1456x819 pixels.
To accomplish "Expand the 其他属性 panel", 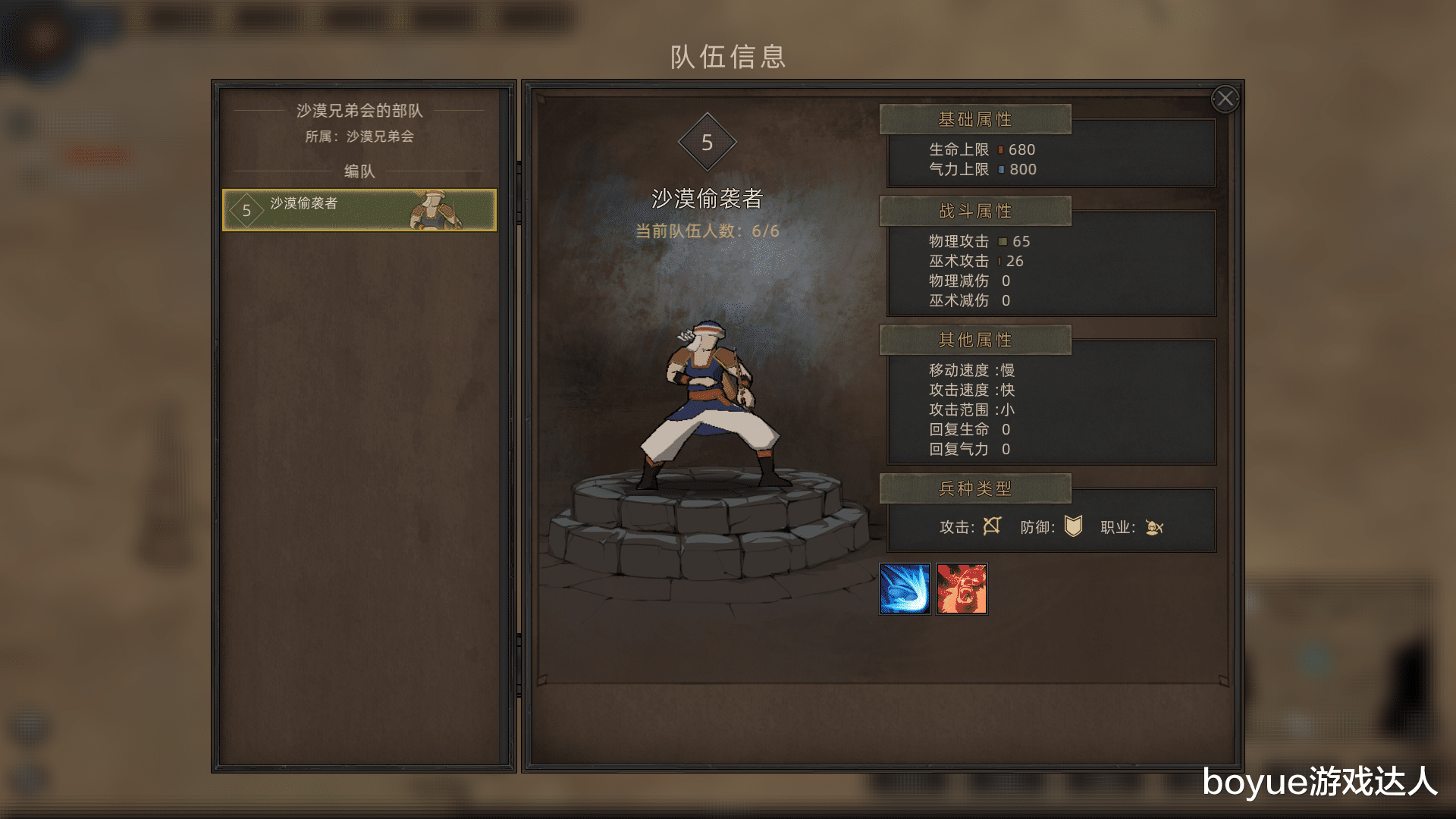I will tap(974, 340).
